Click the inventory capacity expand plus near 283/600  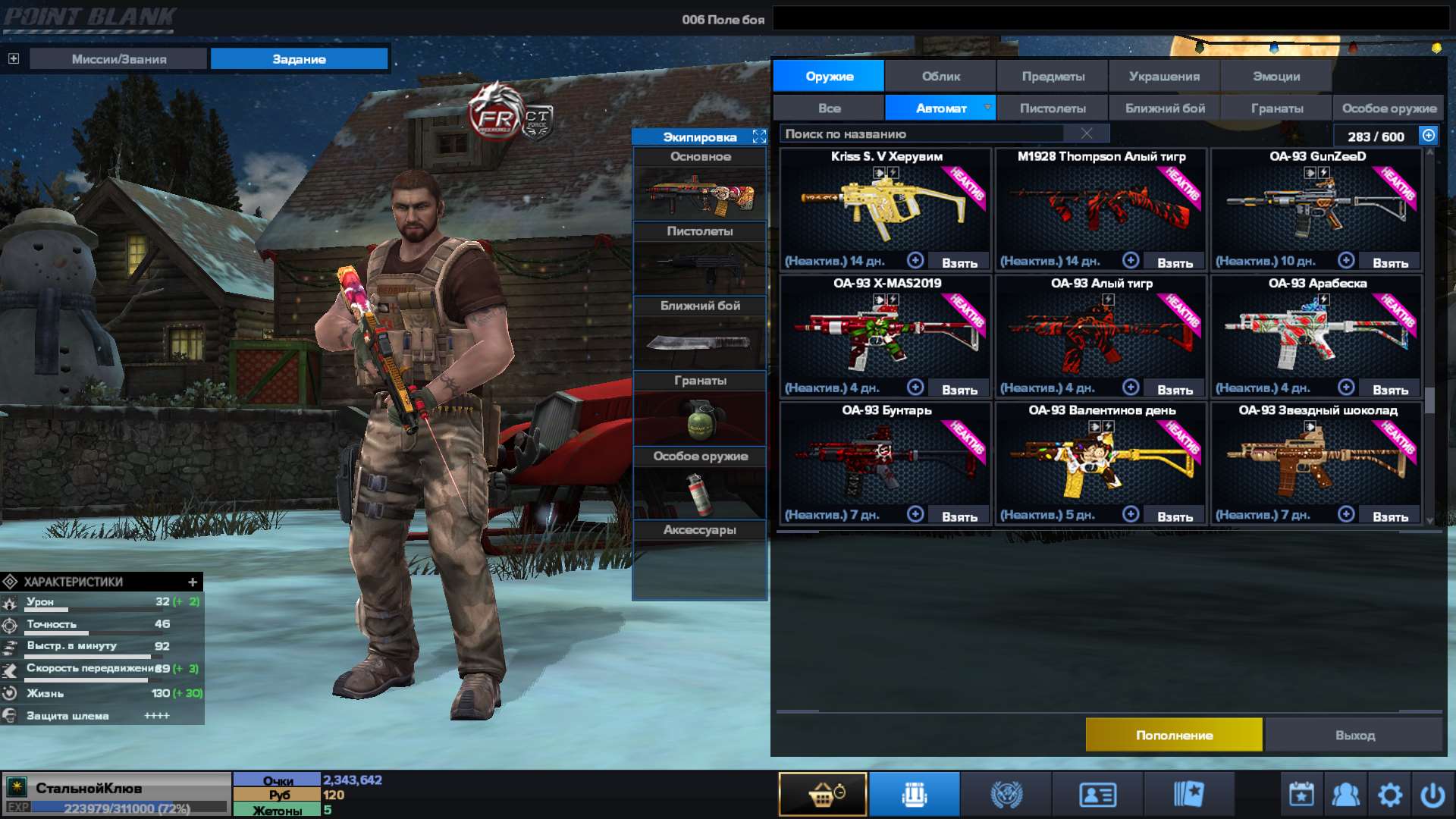(x=1427, y=135)
